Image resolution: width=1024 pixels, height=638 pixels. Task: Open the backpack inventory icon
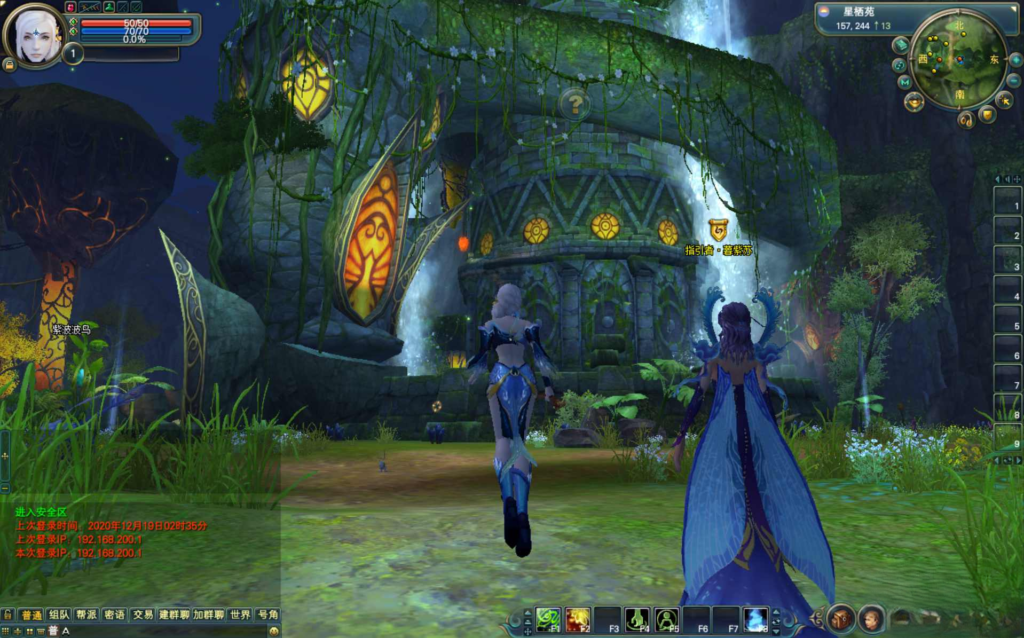coord(841,618)
